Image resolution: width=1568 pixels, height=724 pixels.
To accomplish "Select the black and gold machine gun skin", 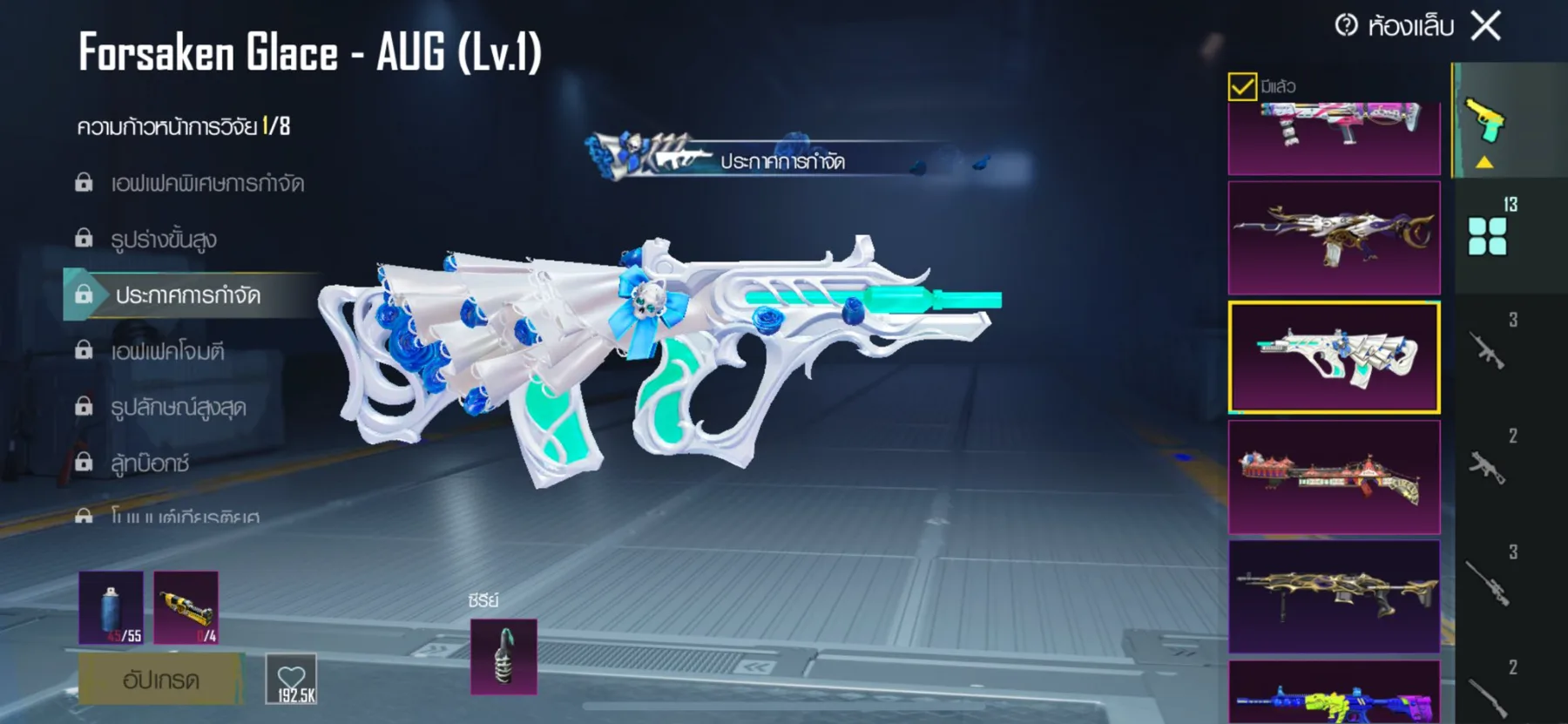I will 1334,596.
